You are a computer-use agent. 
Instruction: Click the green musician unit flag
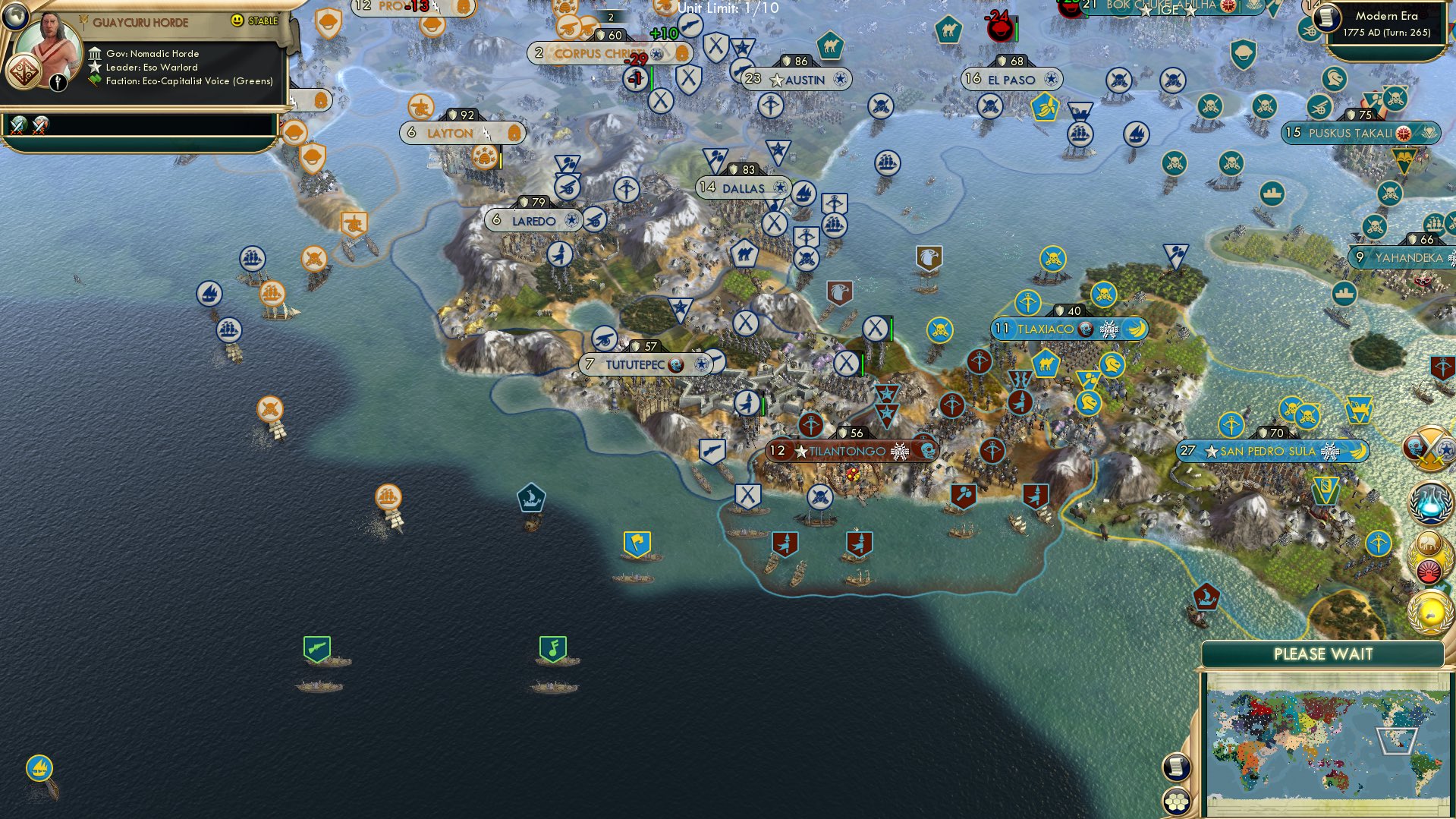tap(552, 649)
